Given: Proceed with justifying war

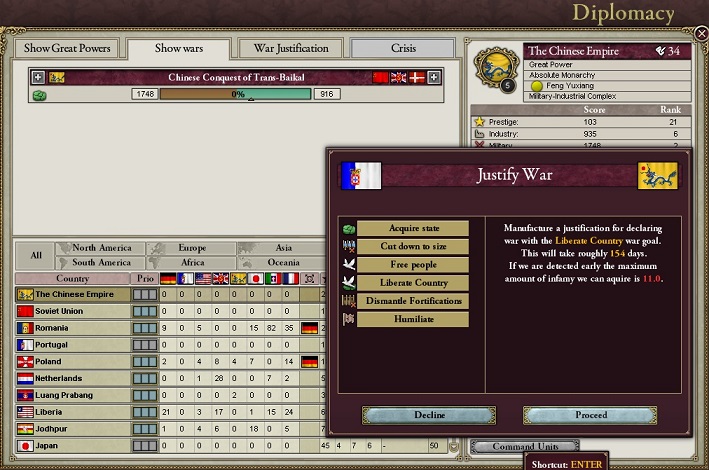Looking at the screenshot, I should click(590, 415).
